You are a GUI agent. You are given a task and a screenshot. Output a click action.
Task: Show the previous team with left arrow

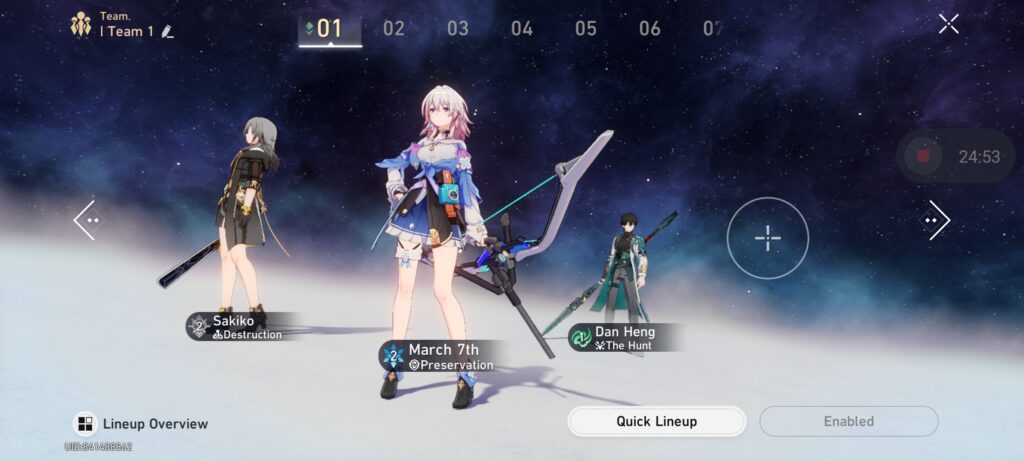pos(88,220)
